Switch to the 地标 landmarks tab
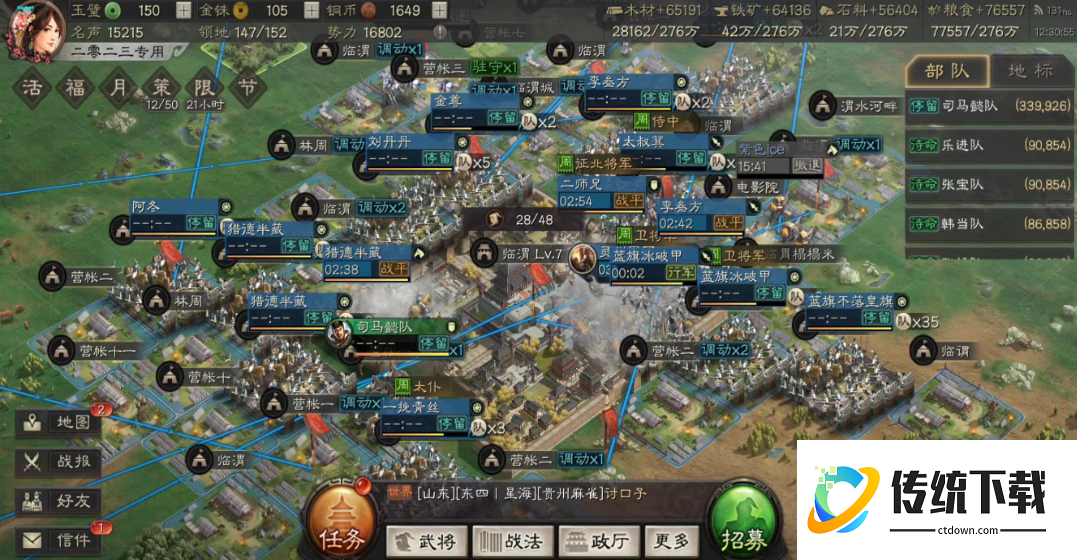 click(1029, 71)
